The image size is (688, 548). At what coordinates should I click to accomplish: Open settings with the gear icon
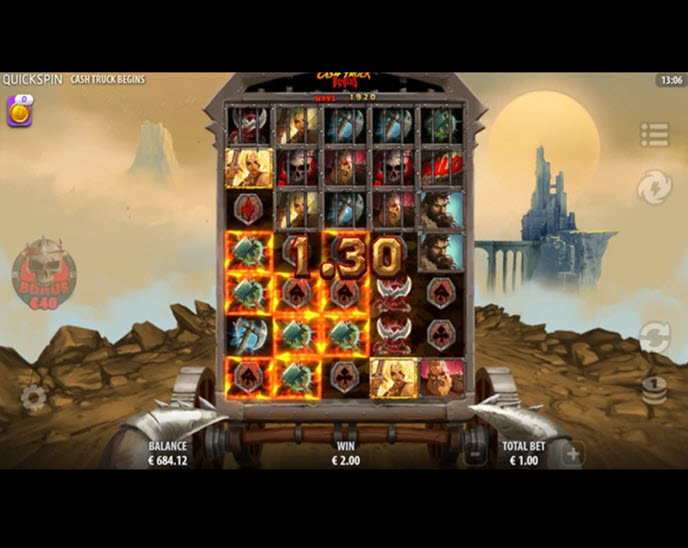[33, 398]
